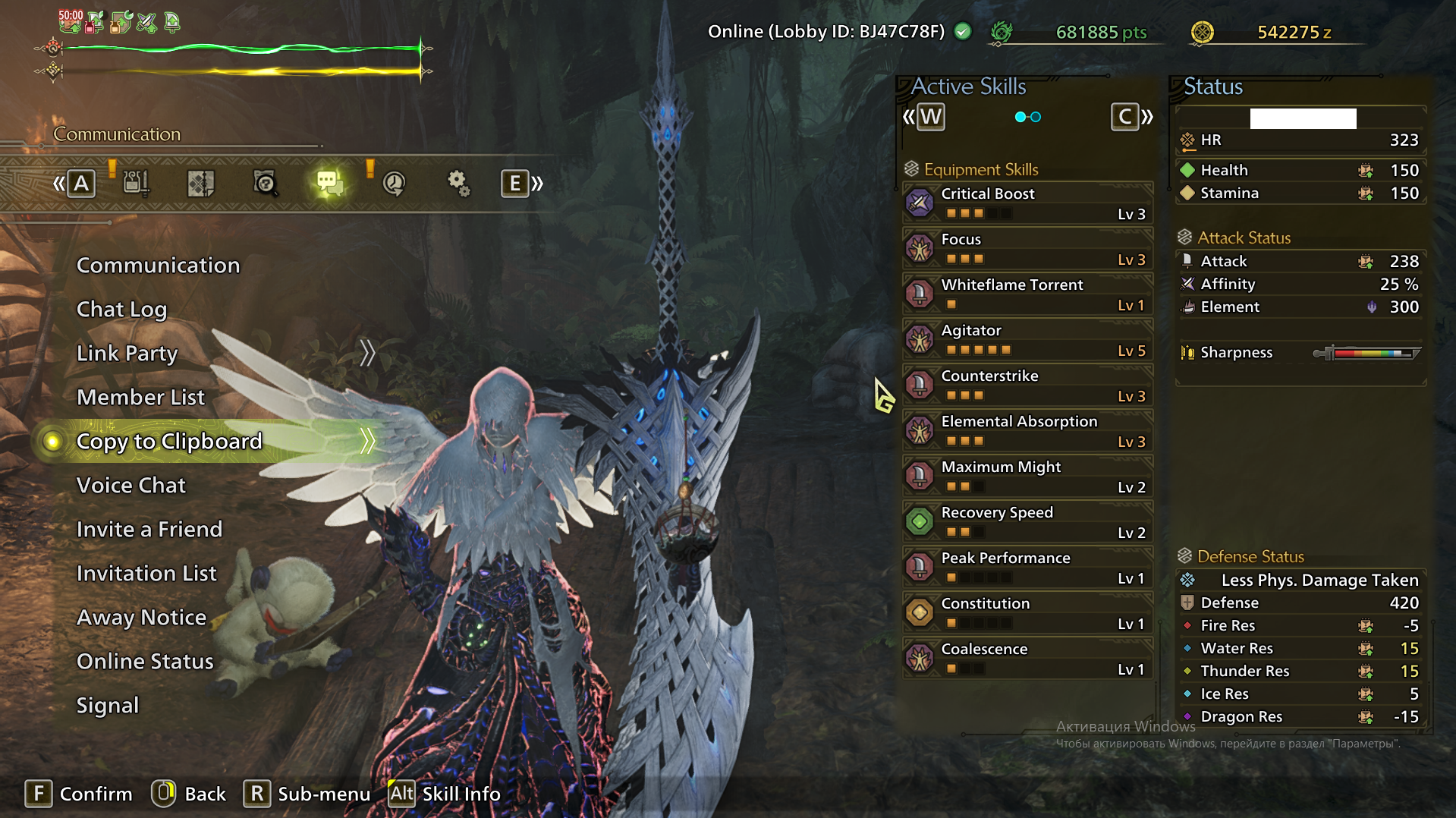This screenshot has width=1456, height=818.
Task: Select Link Party option
Action: click(x=127, y=354)
